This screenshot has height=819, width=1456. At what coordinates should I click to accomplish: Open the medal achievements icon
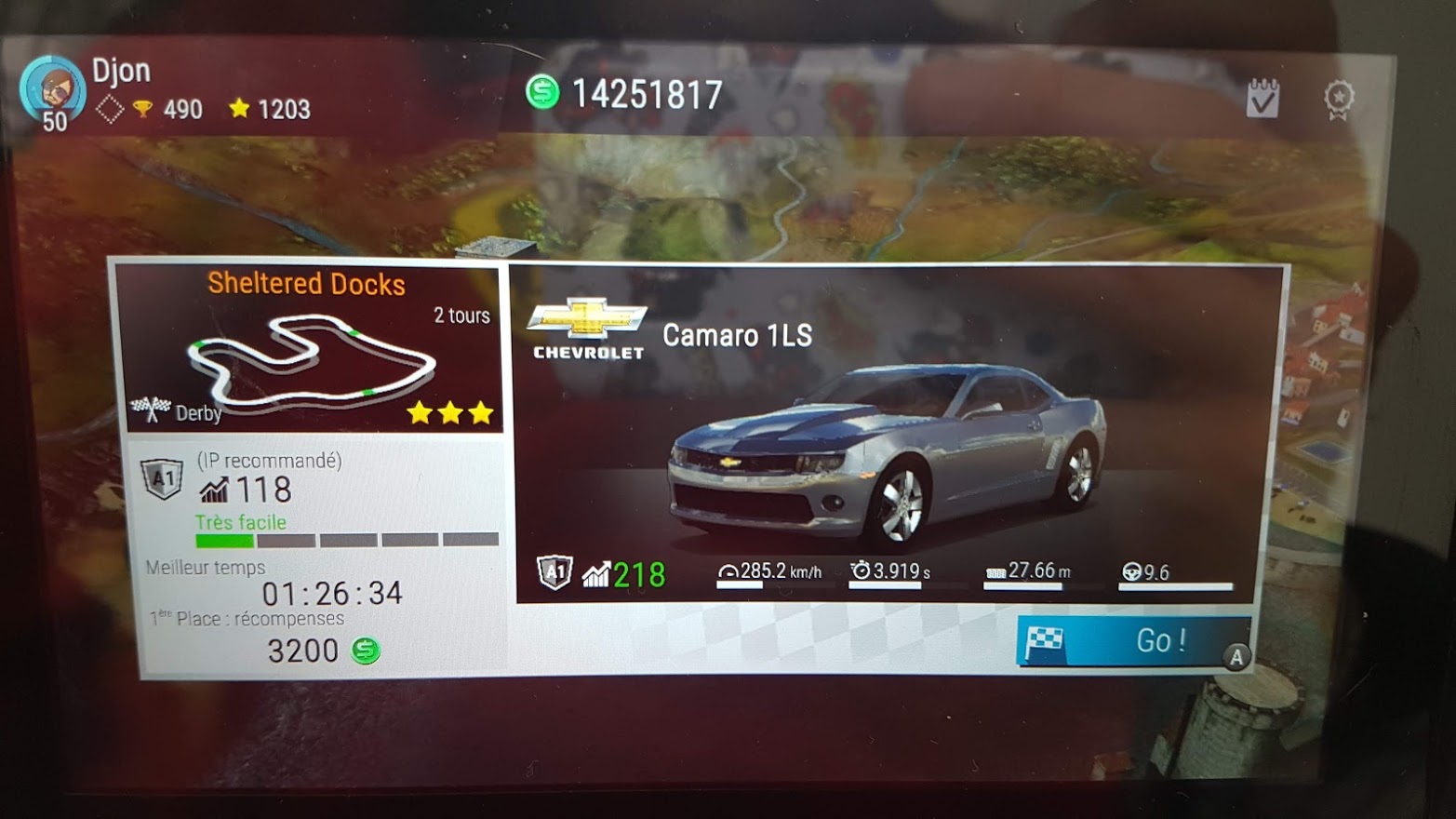(1339, 99)
